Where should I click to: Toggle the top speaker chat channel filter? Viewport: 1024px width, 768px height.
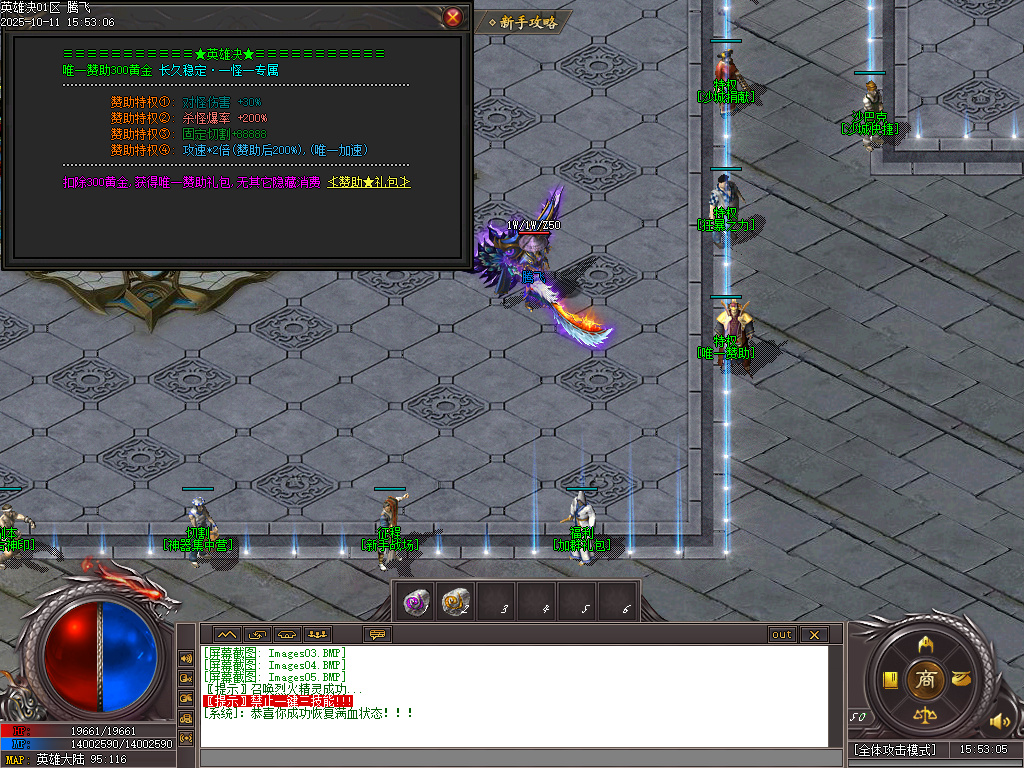[186, 659]
